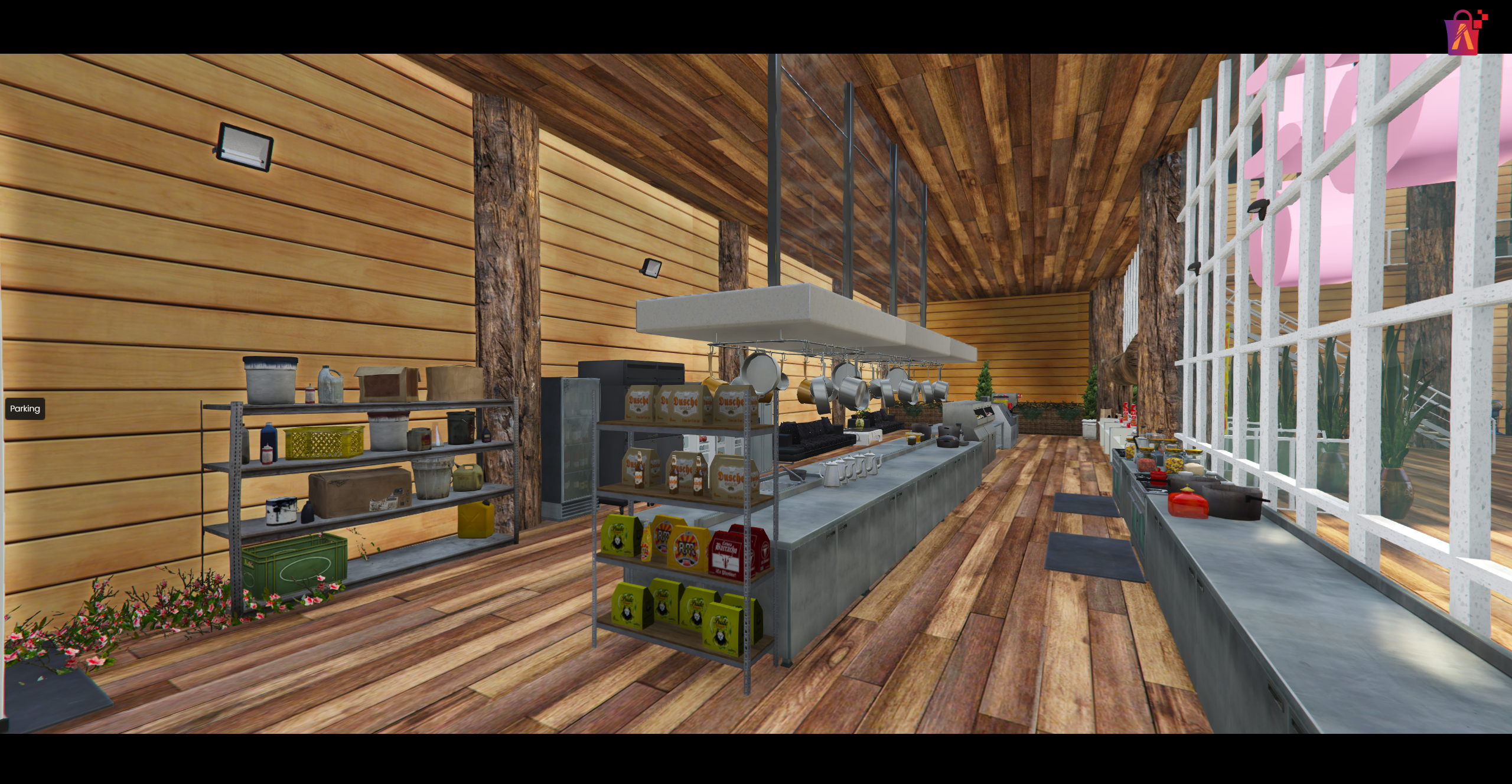This screenshot has height=784, width=1512.
Task: Go to the Parking label
Action: tap(25, 409)
